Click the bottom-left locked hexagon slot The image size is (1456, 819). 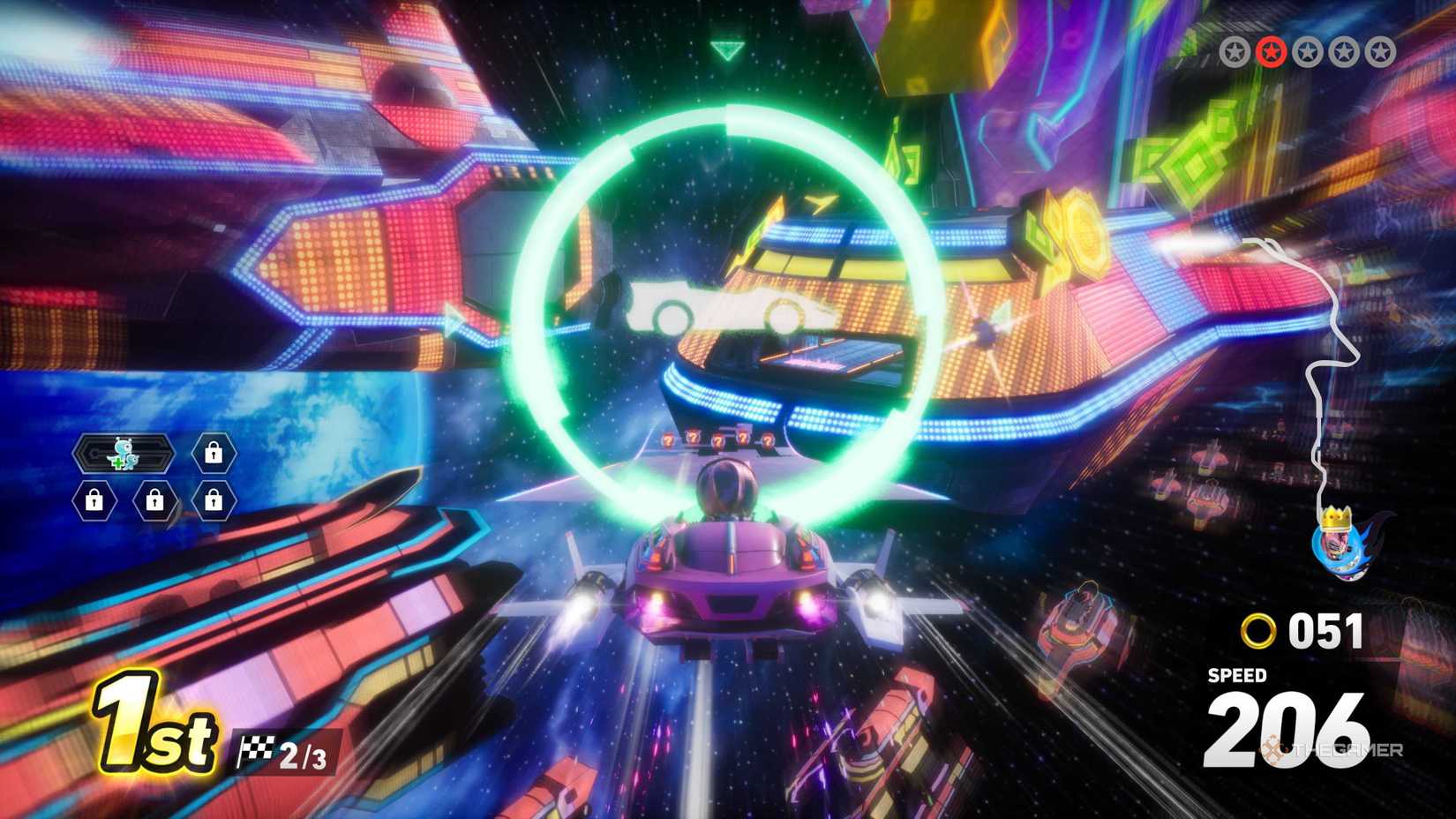(x=94, y=501)
